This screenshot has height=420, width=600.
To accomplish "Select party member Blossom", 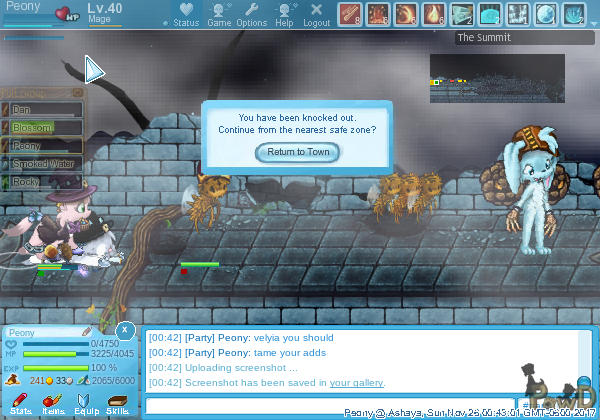I will point(44,127).
